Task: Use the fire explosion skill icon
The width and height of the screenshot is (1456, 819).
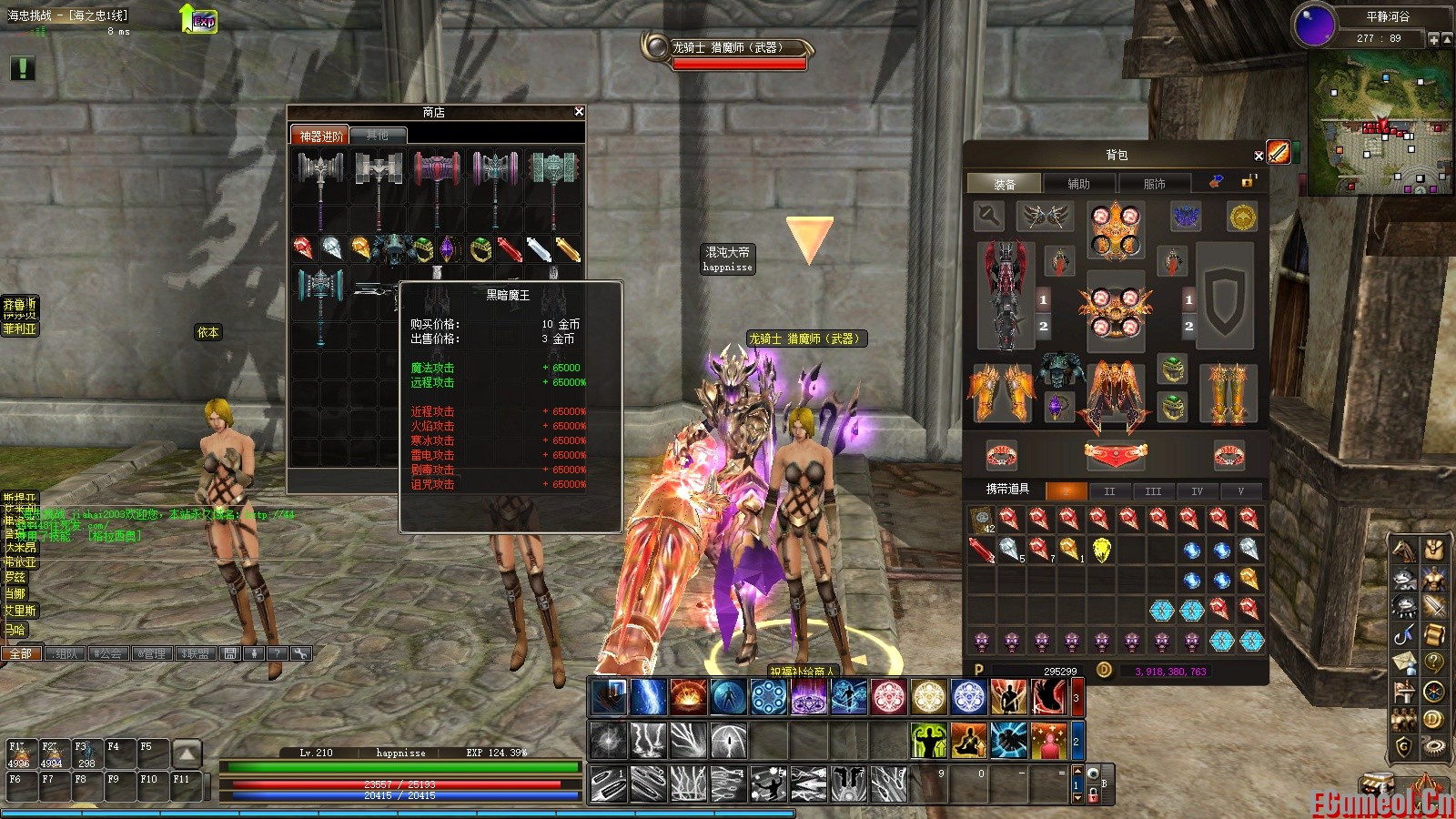Action: pos(688,698)
